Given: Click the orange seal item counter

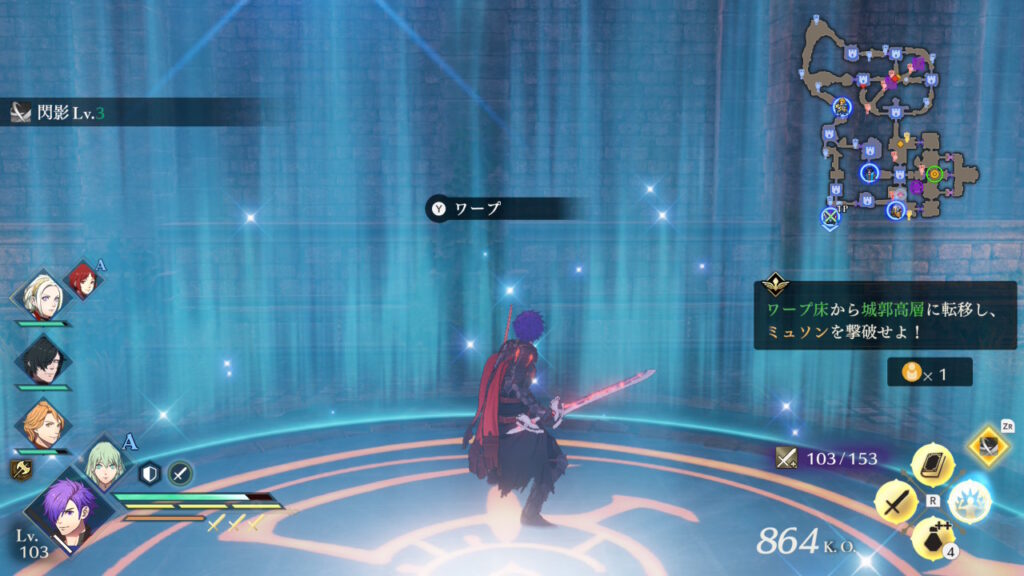Looking at the screenshot, I should (928, 372).
